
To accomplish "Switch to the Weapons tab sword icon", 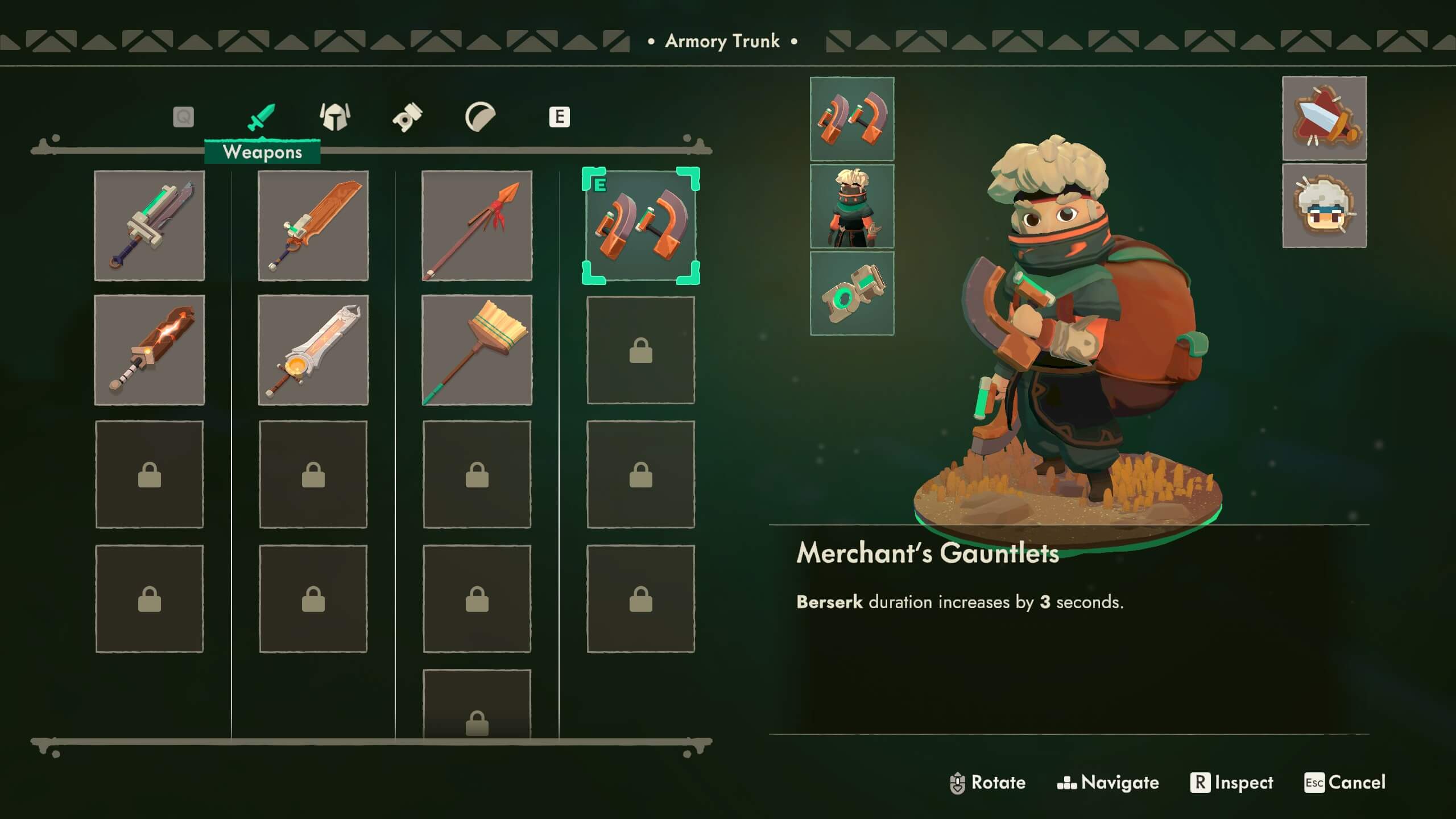I will point(264,117).
